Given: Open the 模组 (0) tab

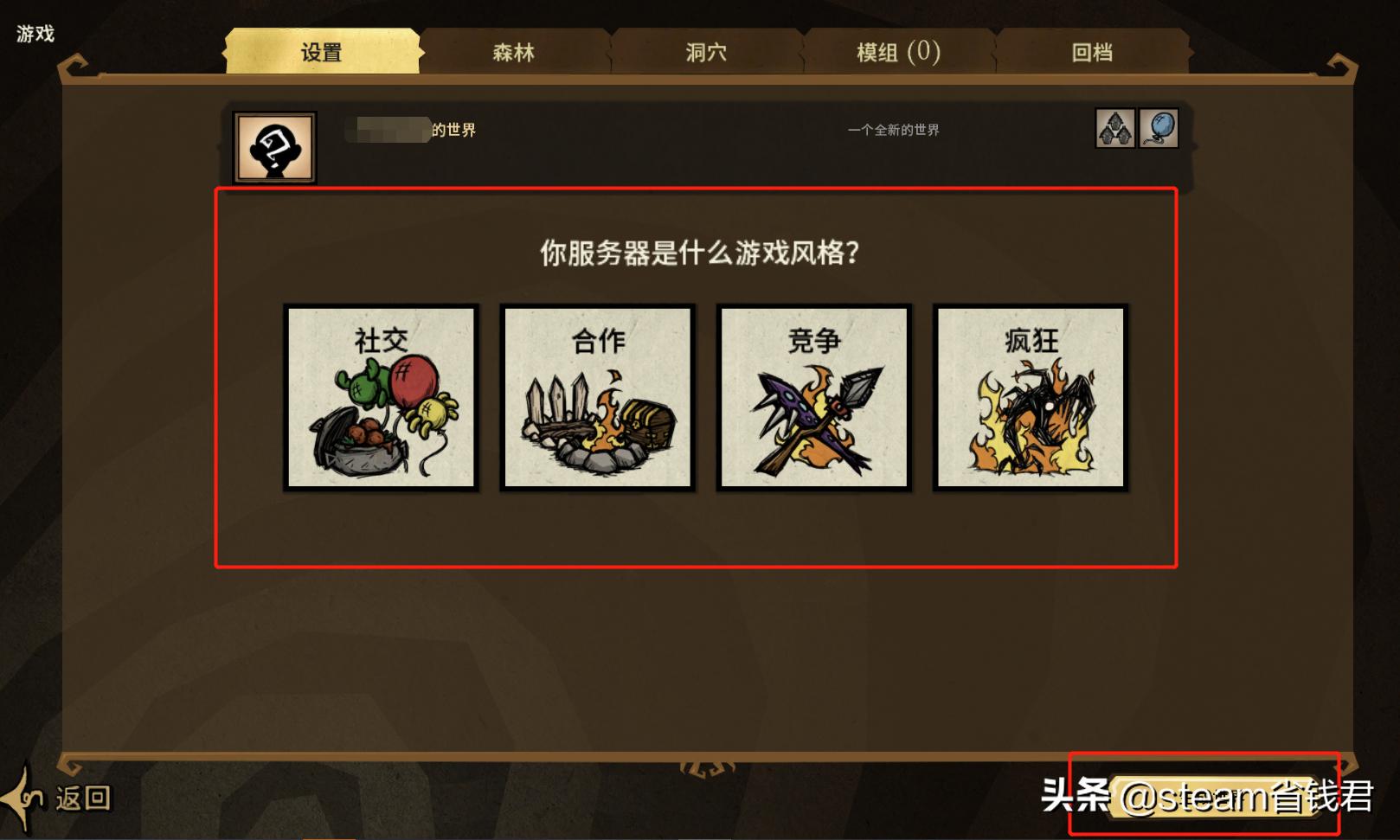Looking at the screenshot, I should [x=898, y=52].
